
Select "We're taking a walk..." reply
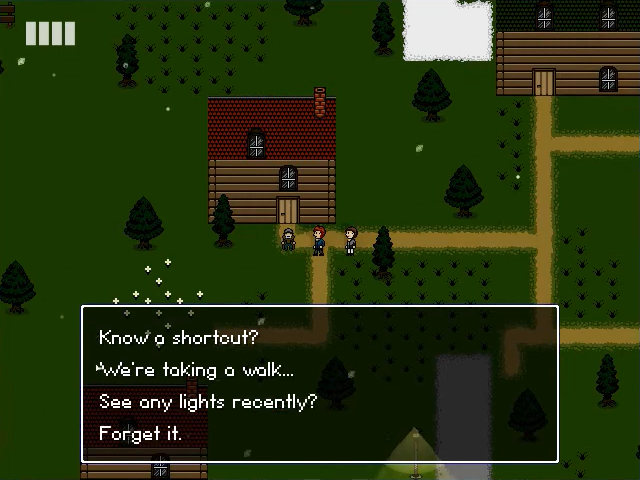point(196,370)
